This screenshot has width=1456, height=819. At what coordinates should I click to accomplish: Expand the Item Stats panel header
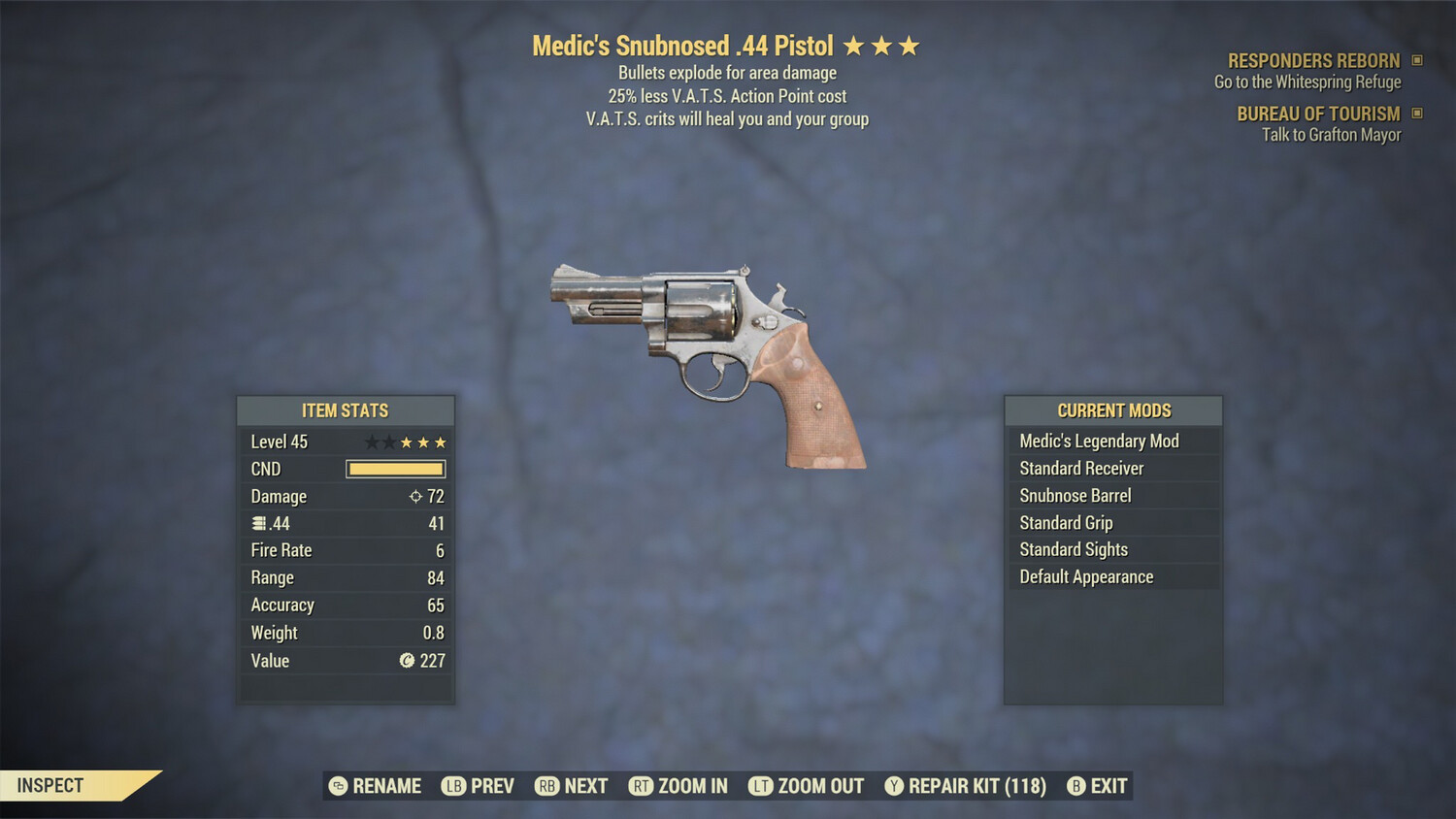tap(346, 410)
